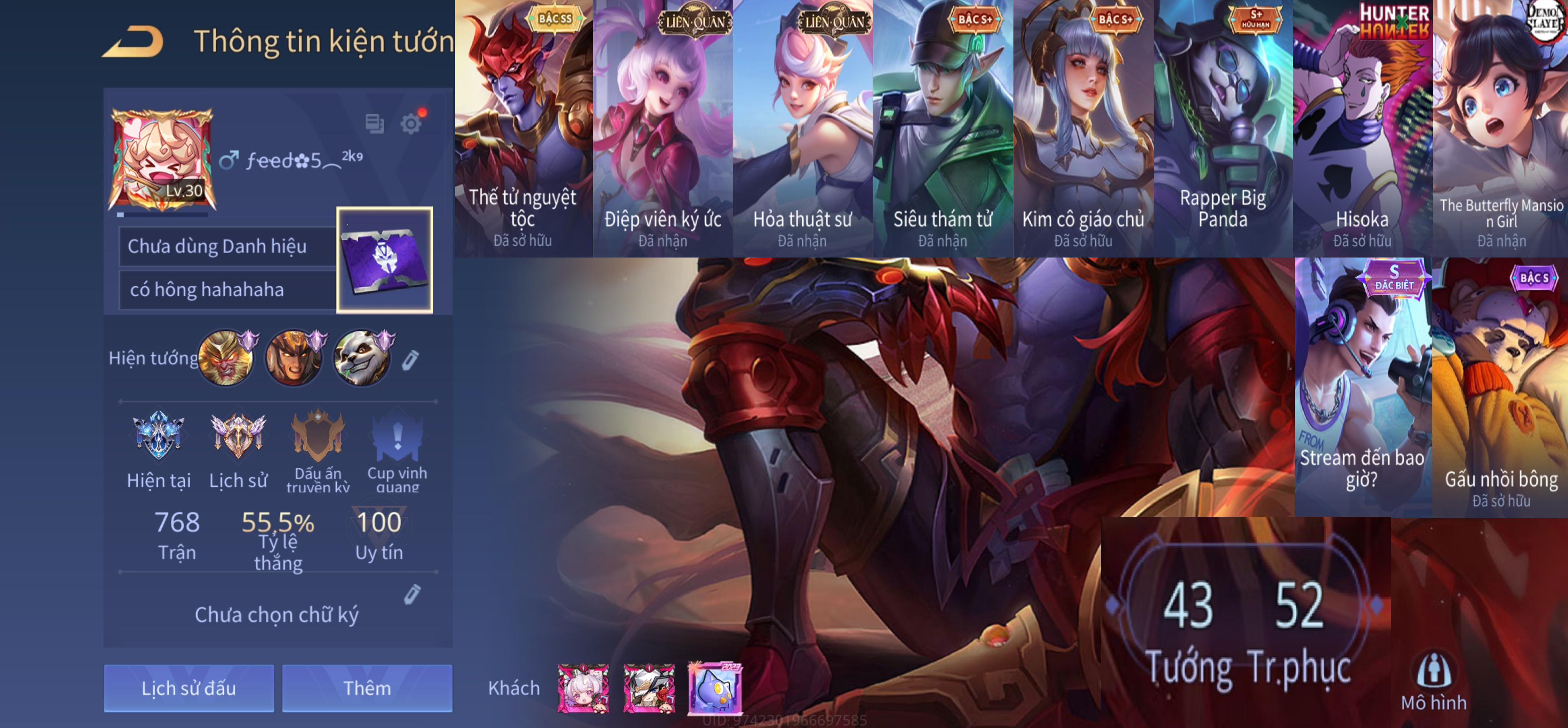1568x728 pixels.
Task: Choose the Kim cô giáo chủ skin card
Action: point(1083,129)
